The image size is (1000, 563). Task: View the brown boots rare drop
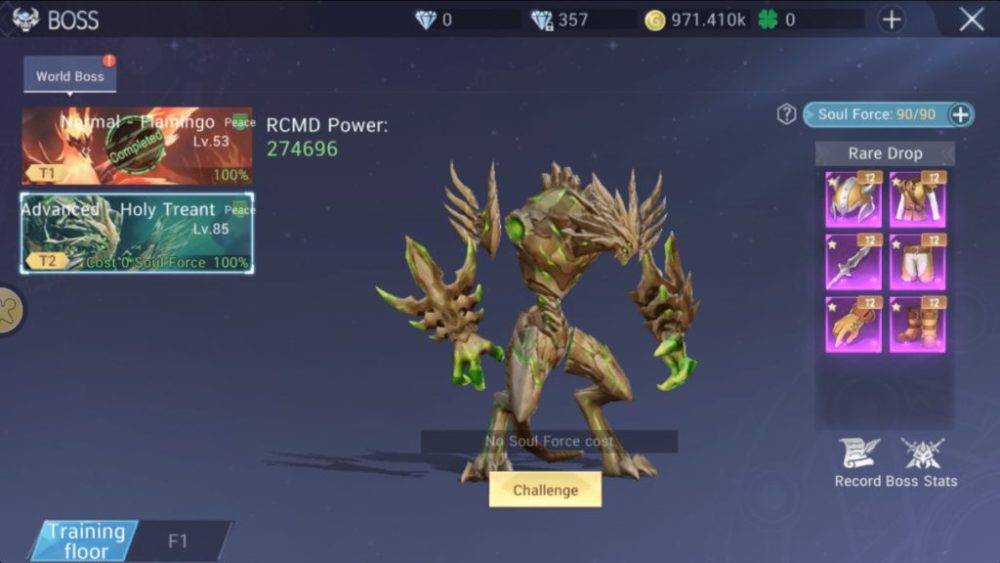pos(917,324)
